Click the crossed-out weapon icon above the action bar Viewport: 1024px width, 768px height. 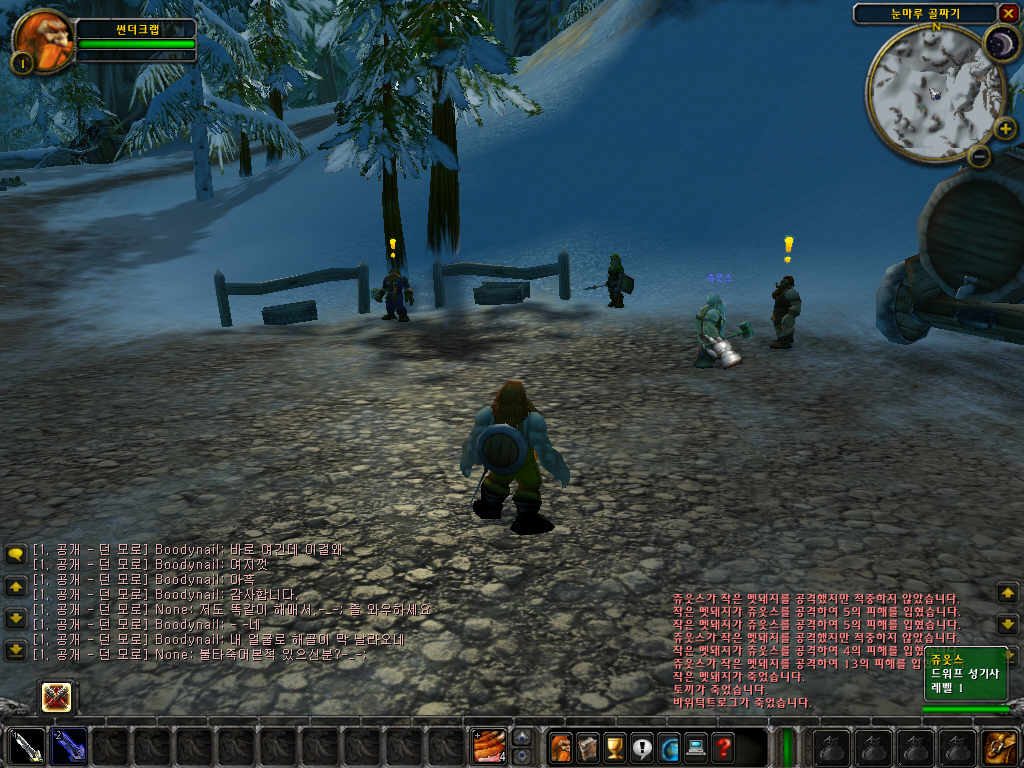pyautogui.click(x=56, y=696)
